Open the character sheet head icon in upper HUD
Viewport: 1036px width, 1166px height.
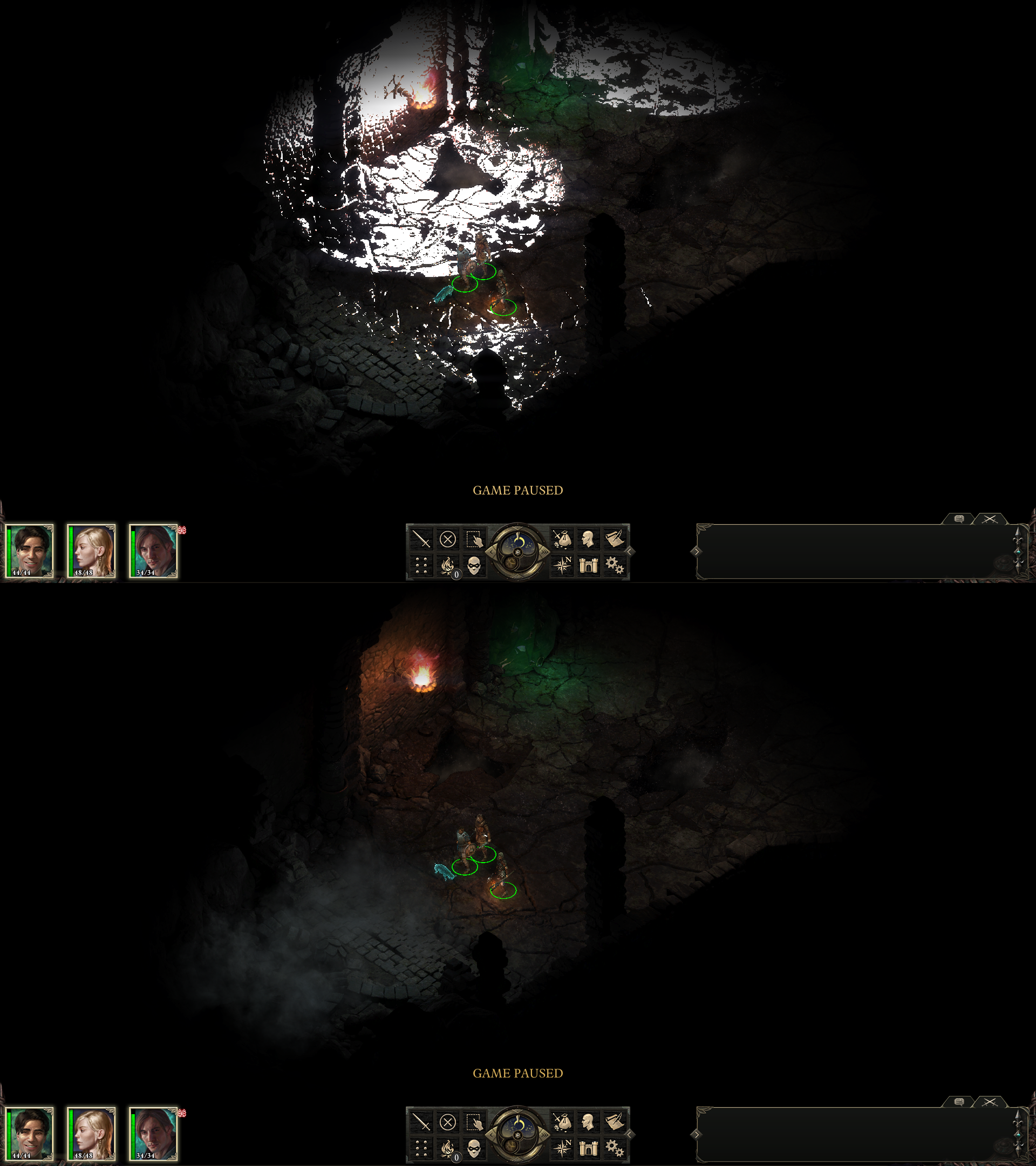pyautogui.click(x=589, y=539)
